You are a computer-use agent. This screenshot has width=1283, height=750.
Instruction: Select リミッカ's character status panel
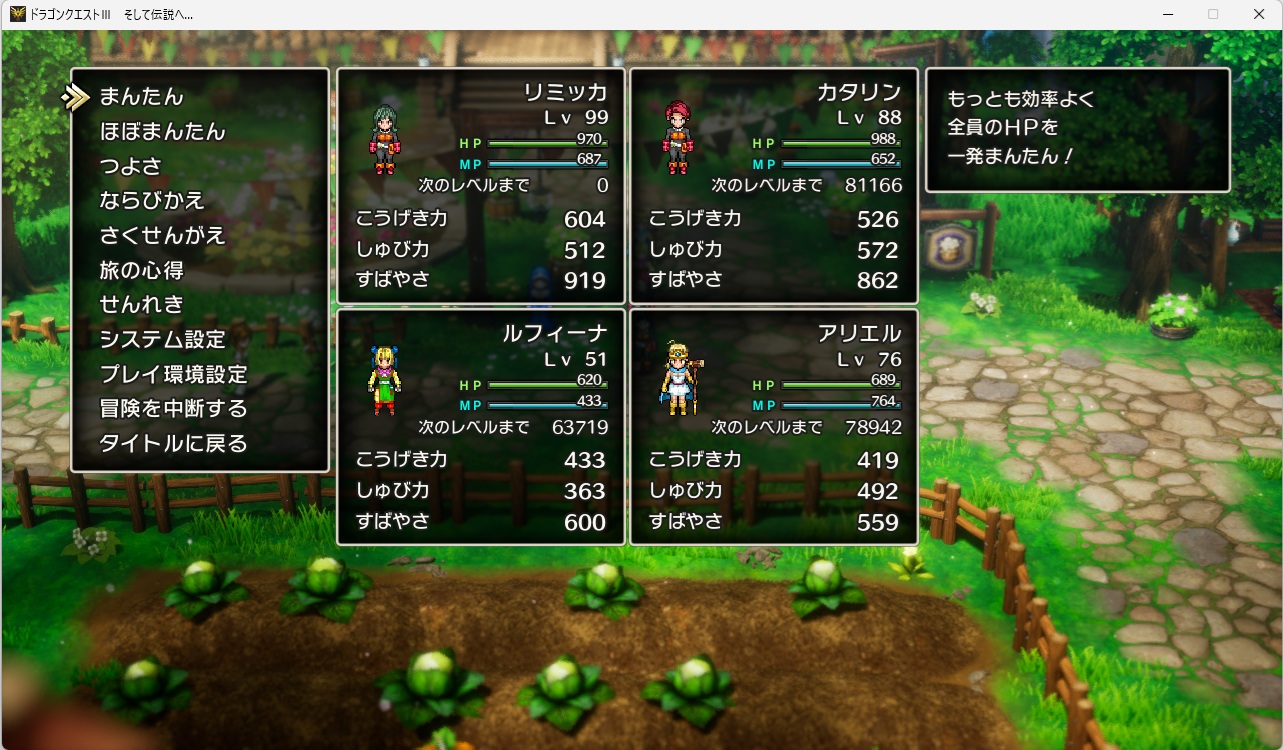481,186
